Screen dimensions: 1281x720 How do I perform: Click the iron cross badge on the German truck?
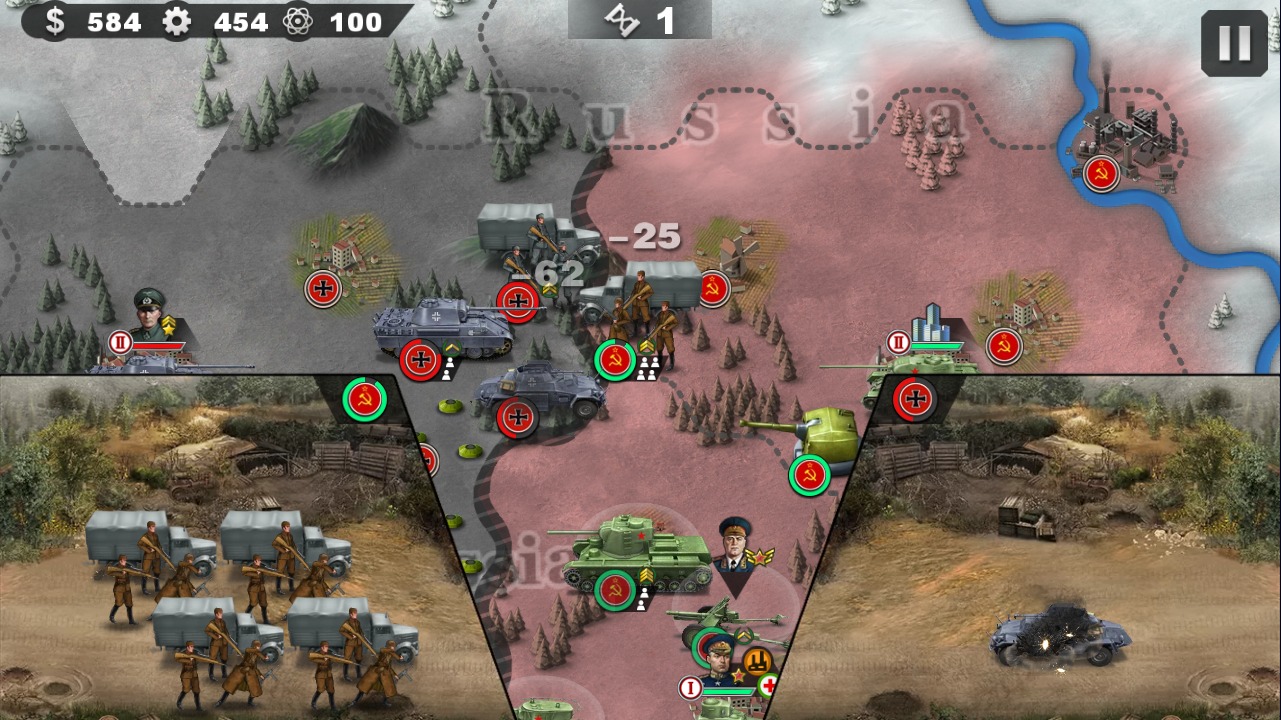[x=519, y=298]
